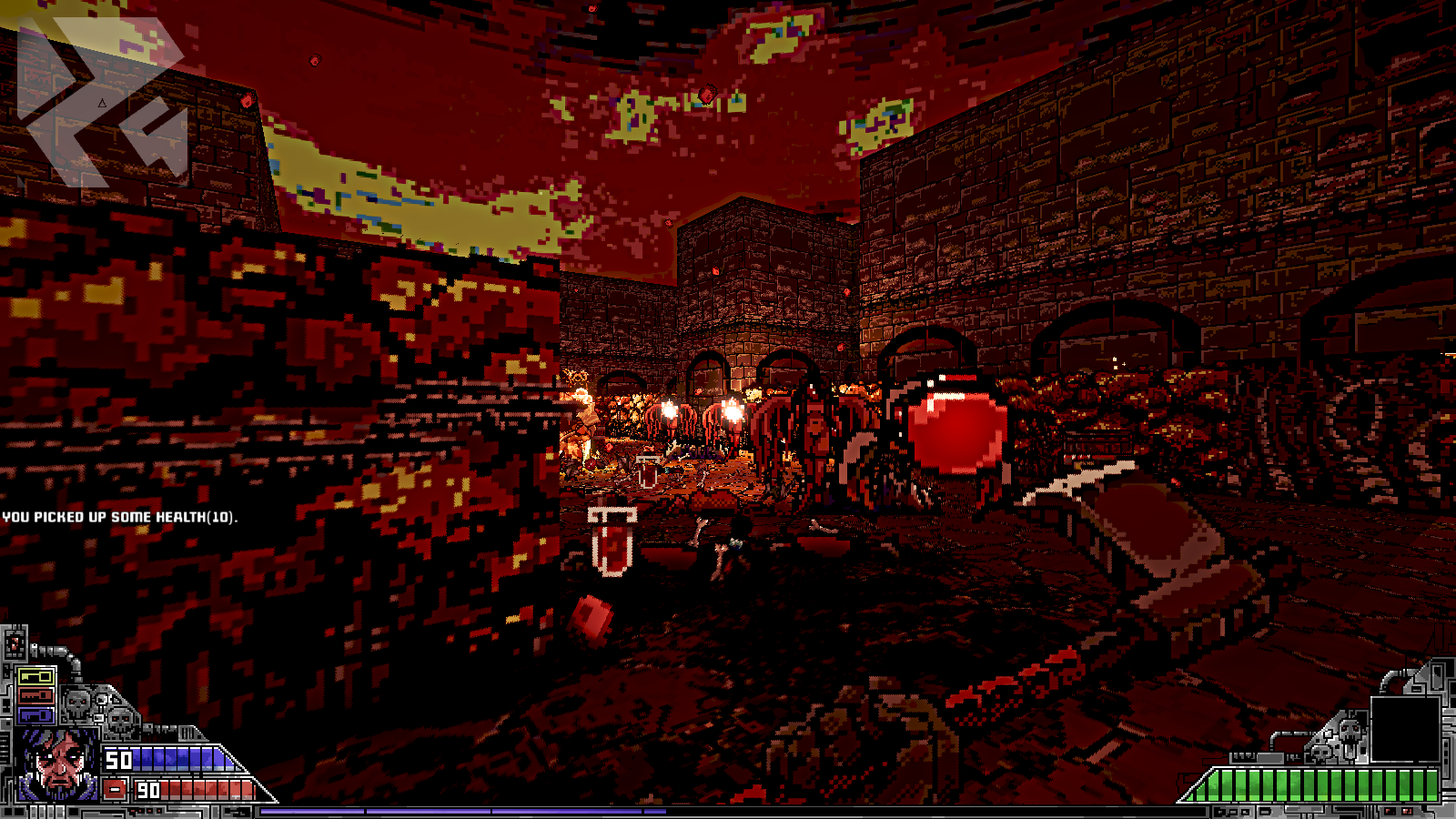Click the white medkit sprite near the center
Viewport: 1456px width, 819px height.
[612, 541]
